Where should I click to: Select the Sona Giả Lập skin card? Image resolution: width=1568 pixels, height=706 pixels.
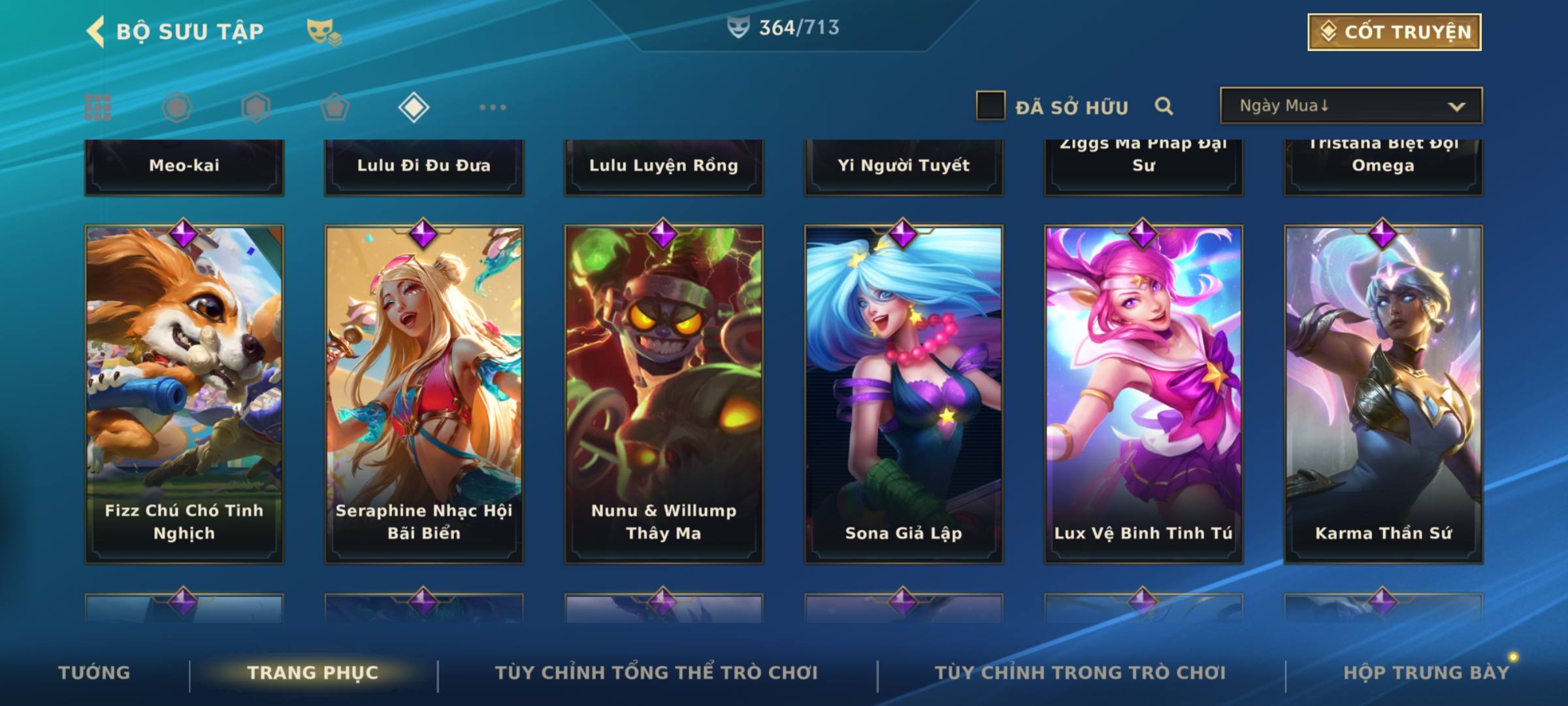904,394
